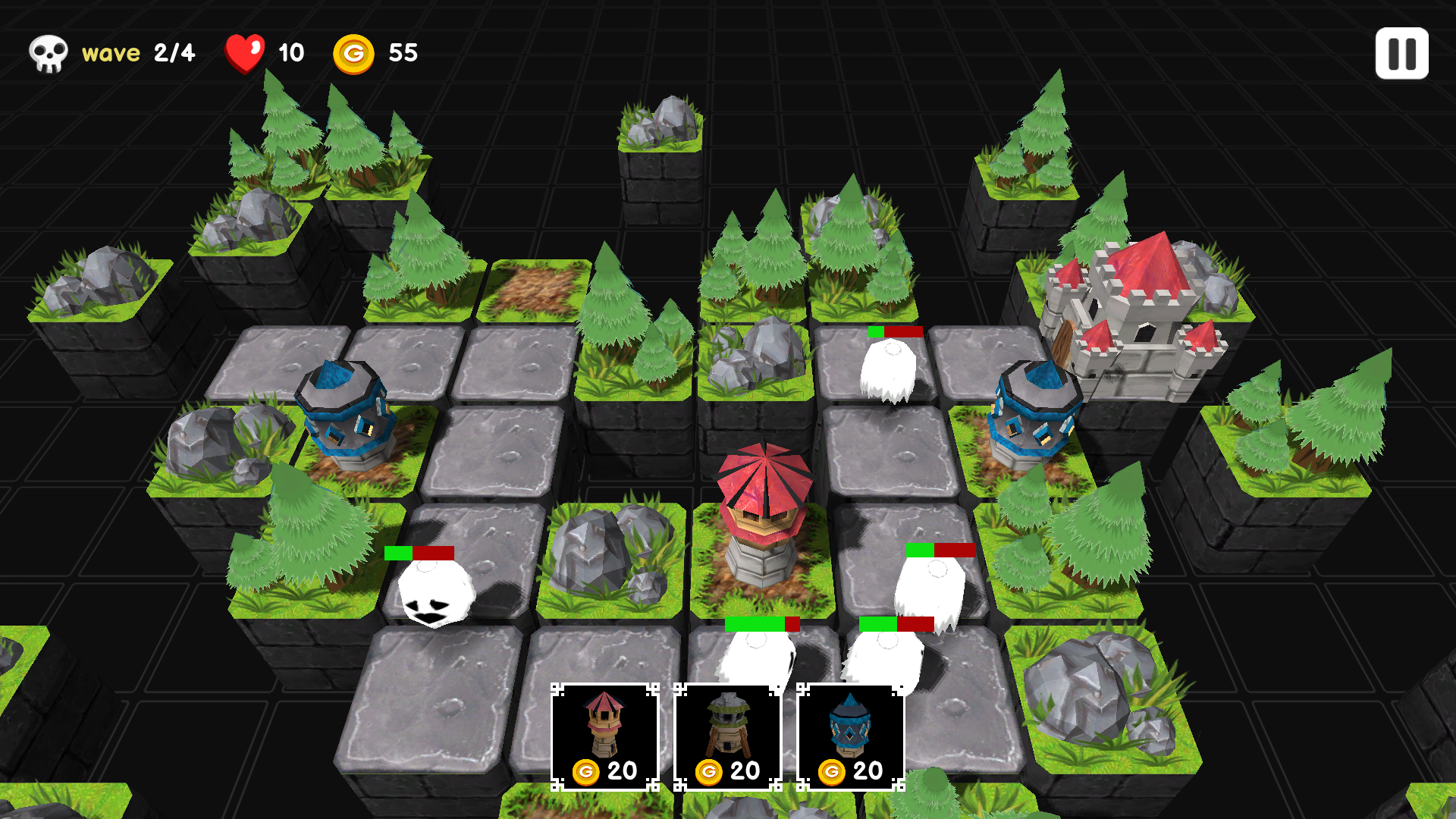Pause the game

[x=1401, y=54]
